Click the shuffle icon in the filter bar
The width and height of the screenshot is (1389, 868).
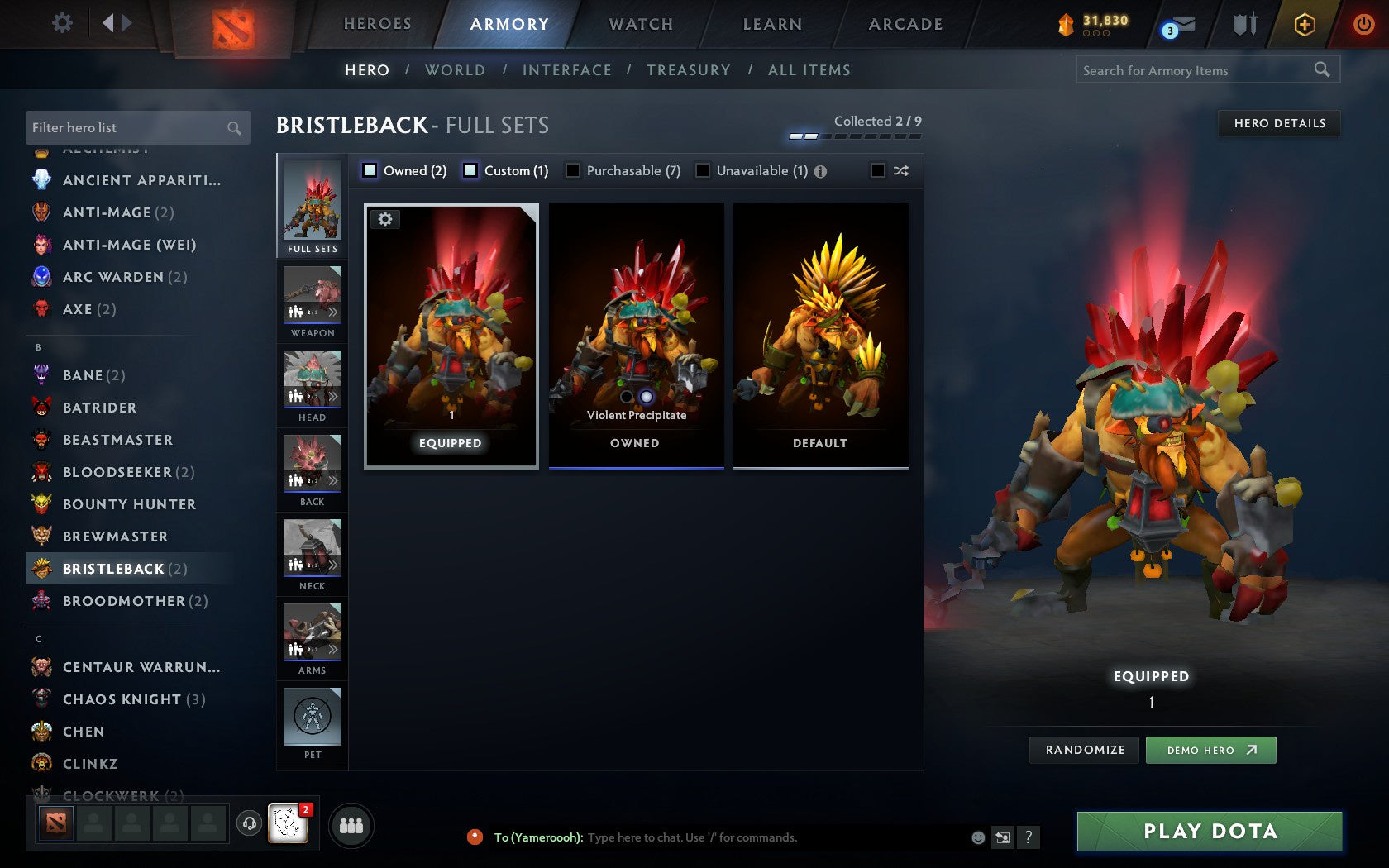[901, 170]
